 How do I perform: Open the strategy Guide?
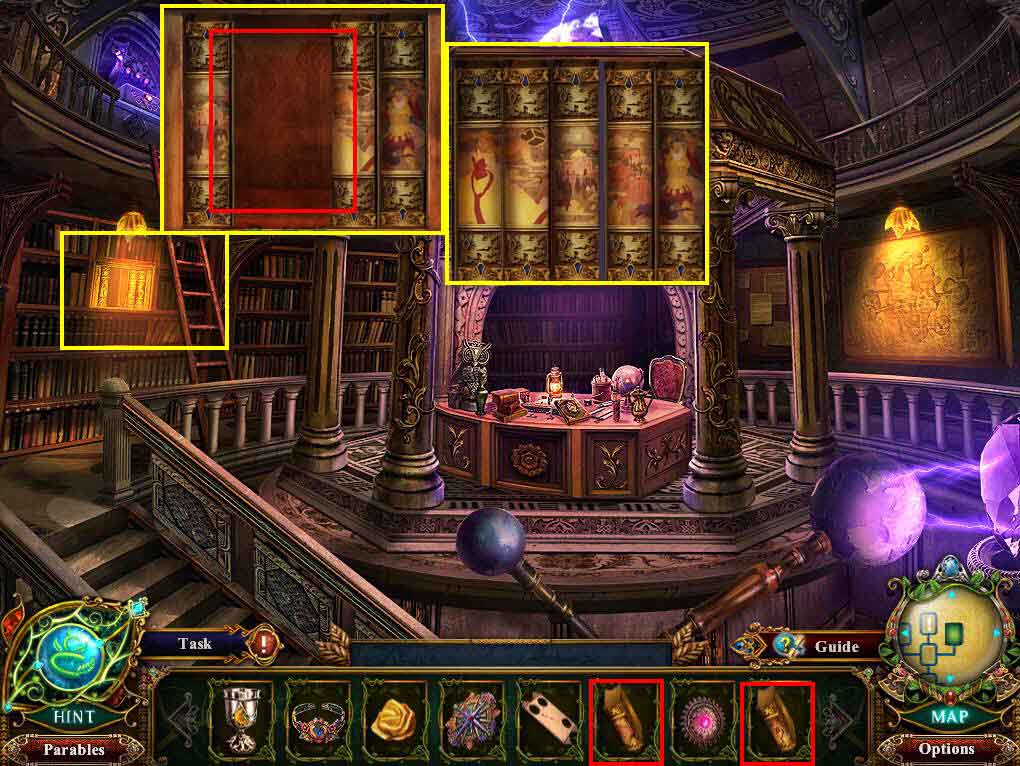[x=836, y=646]
